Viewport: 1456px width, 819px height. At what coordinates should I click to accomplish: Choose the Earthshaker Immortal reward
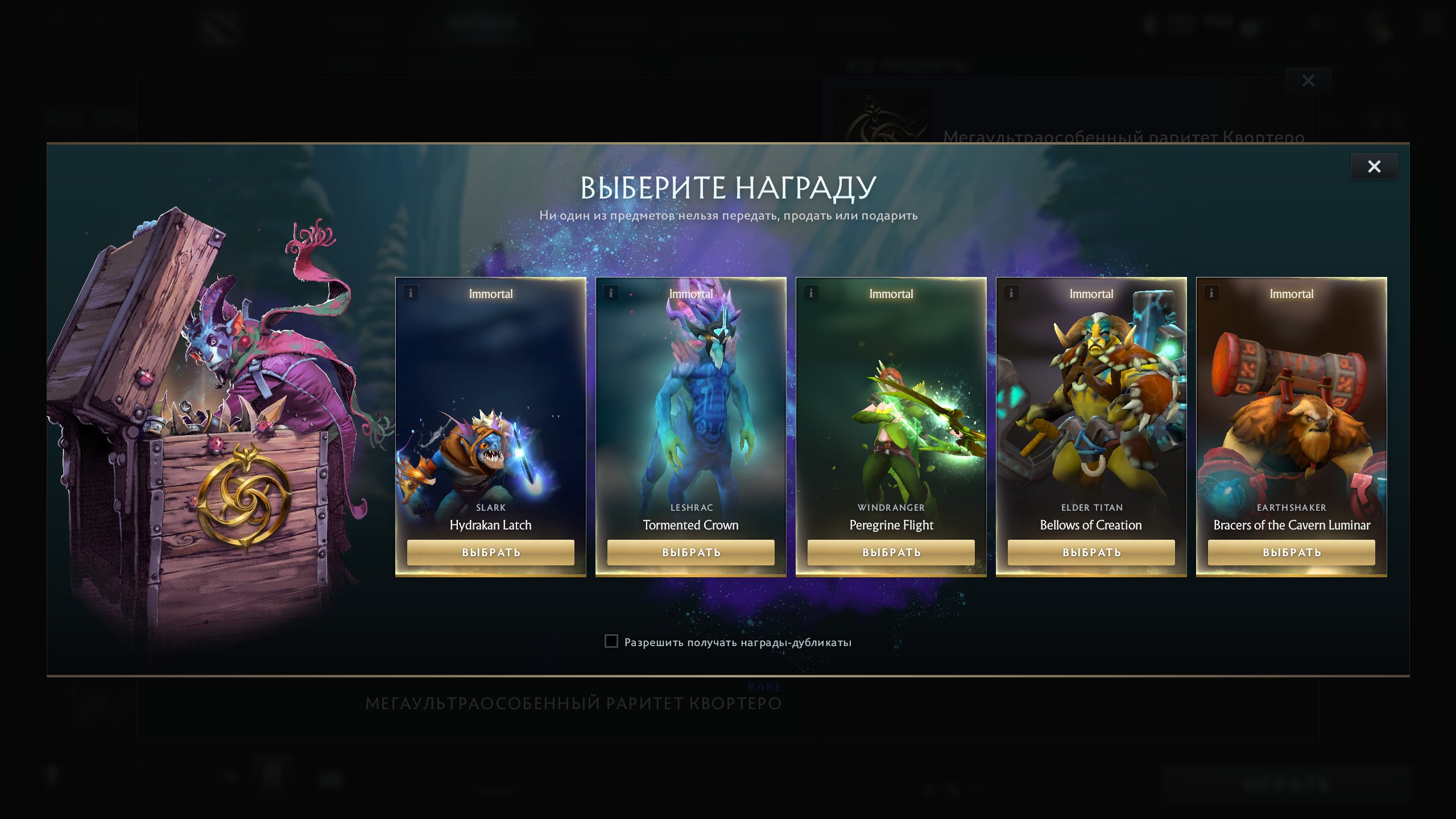[x=1292, y=552]
